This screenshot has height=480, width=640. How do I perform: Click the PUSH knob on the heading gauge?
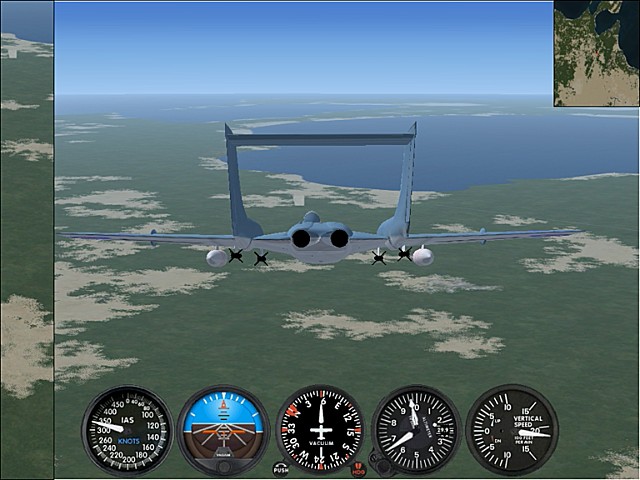[280, 468]
